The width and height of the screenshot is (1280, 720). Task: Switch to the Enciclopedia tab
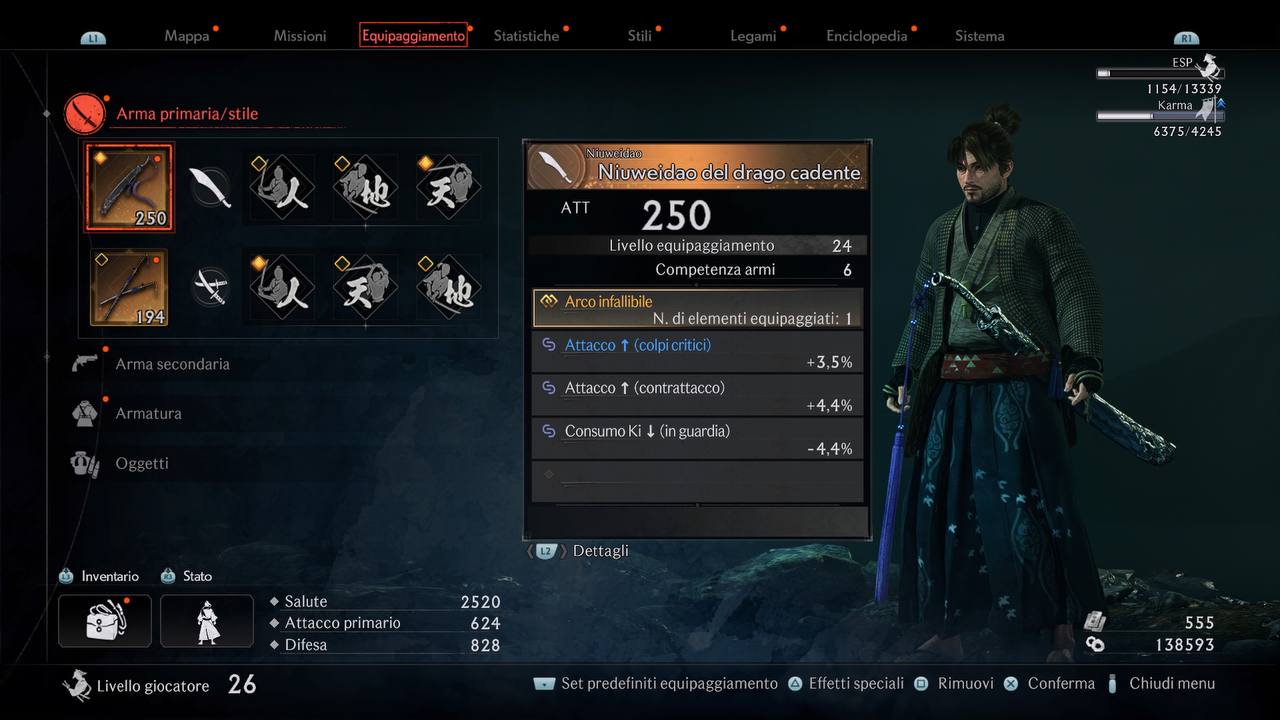(866, 36)
